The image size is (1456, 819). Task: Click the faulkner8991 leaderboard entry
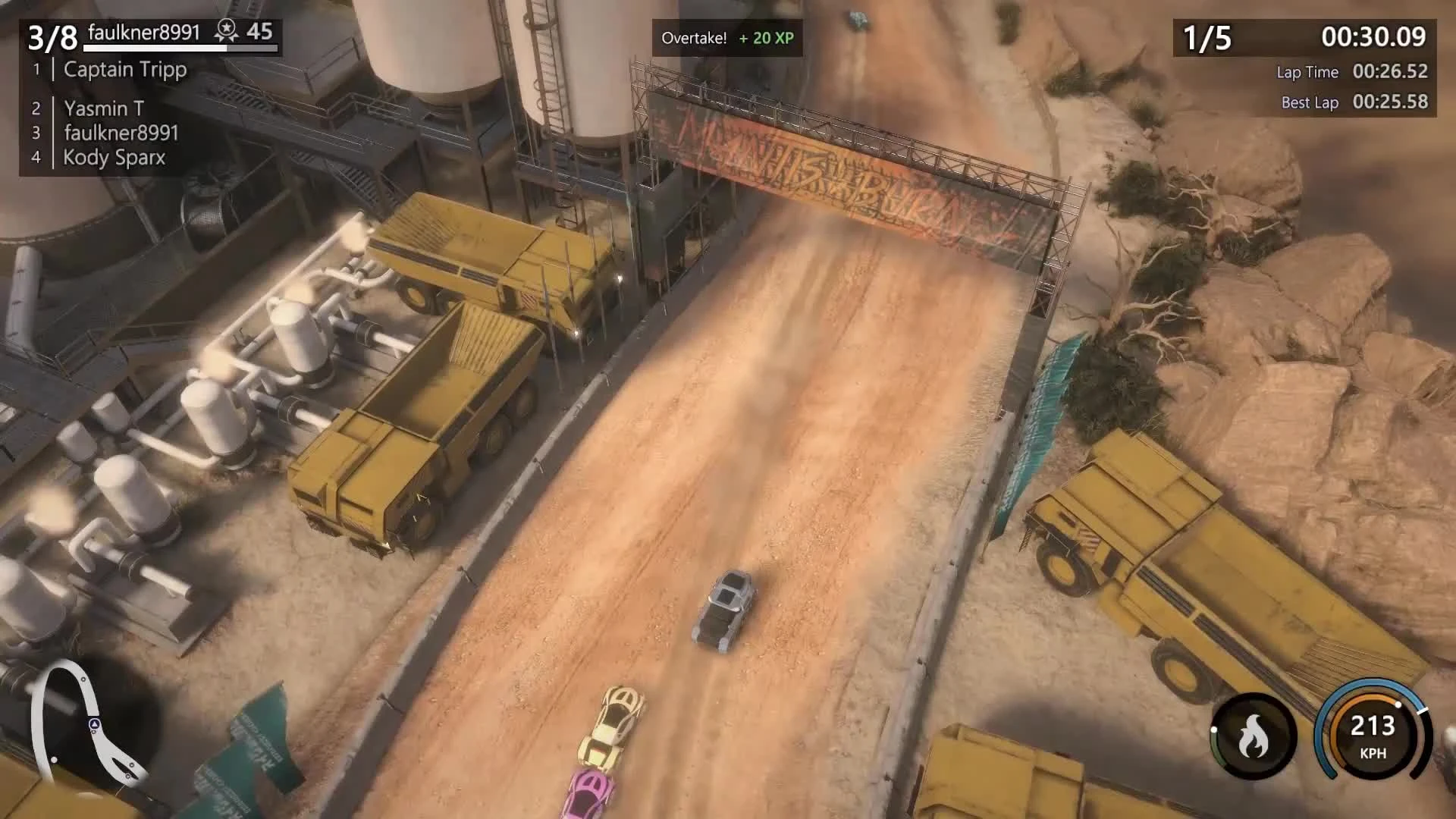click(121, 133)
